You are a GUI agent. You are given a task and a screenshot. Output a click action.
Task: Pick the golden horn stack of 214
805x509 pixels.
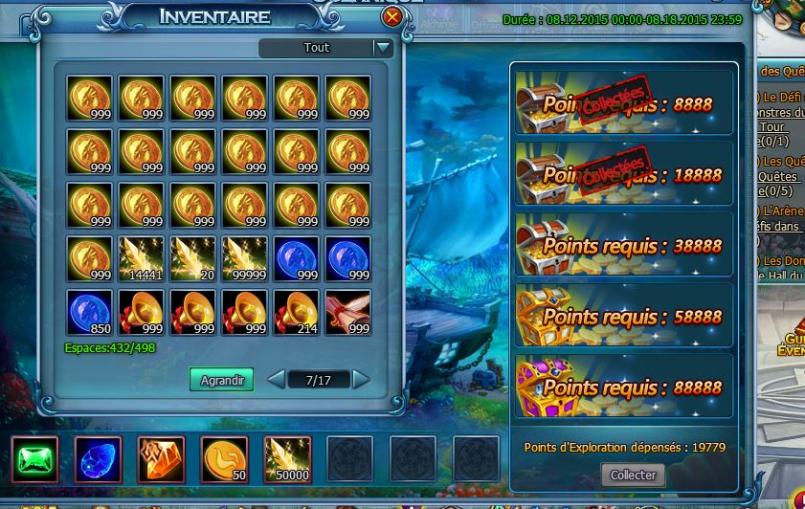[x=296, y=312]
